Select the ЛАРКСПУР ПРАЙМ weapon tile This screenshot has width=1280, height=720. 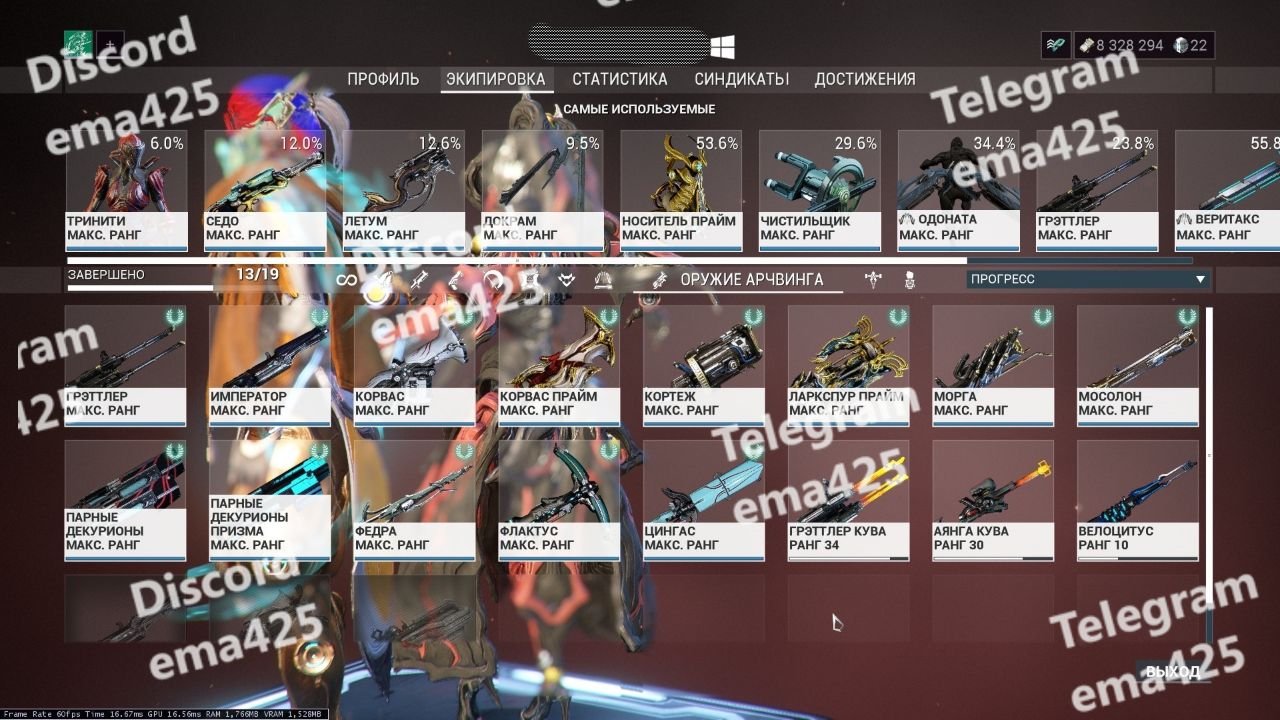coord(848,365)
